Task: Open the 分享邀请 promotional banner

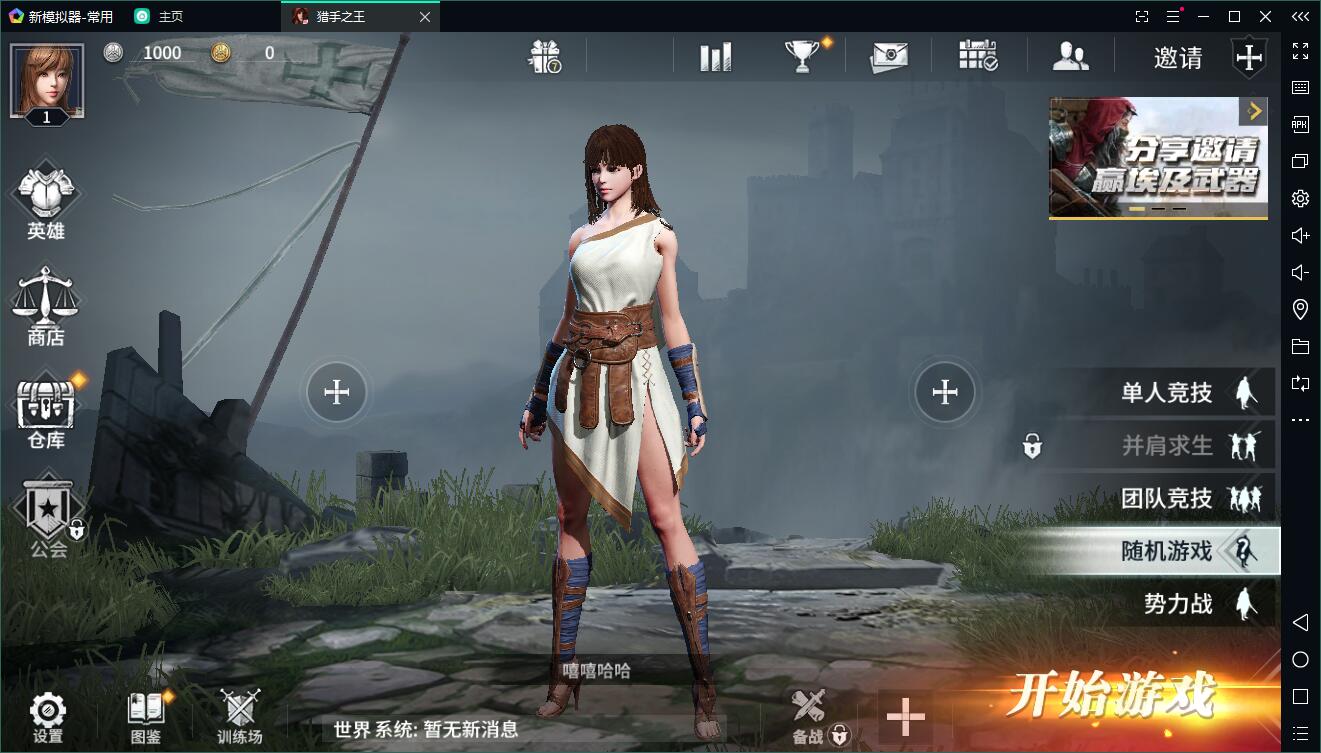Action: click(1158, 157)
